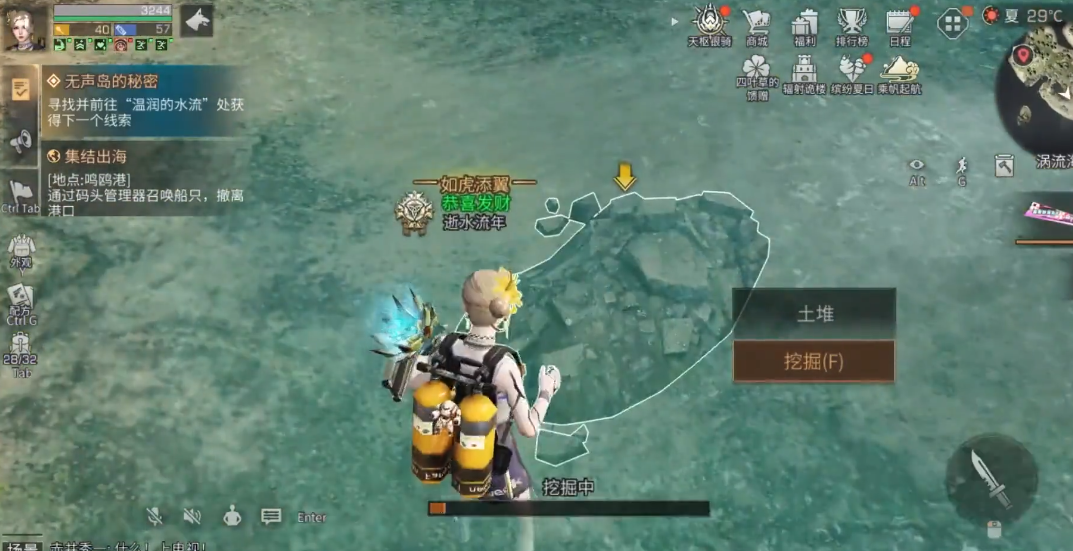Toggle the muted microphone icon

[155, 516]
